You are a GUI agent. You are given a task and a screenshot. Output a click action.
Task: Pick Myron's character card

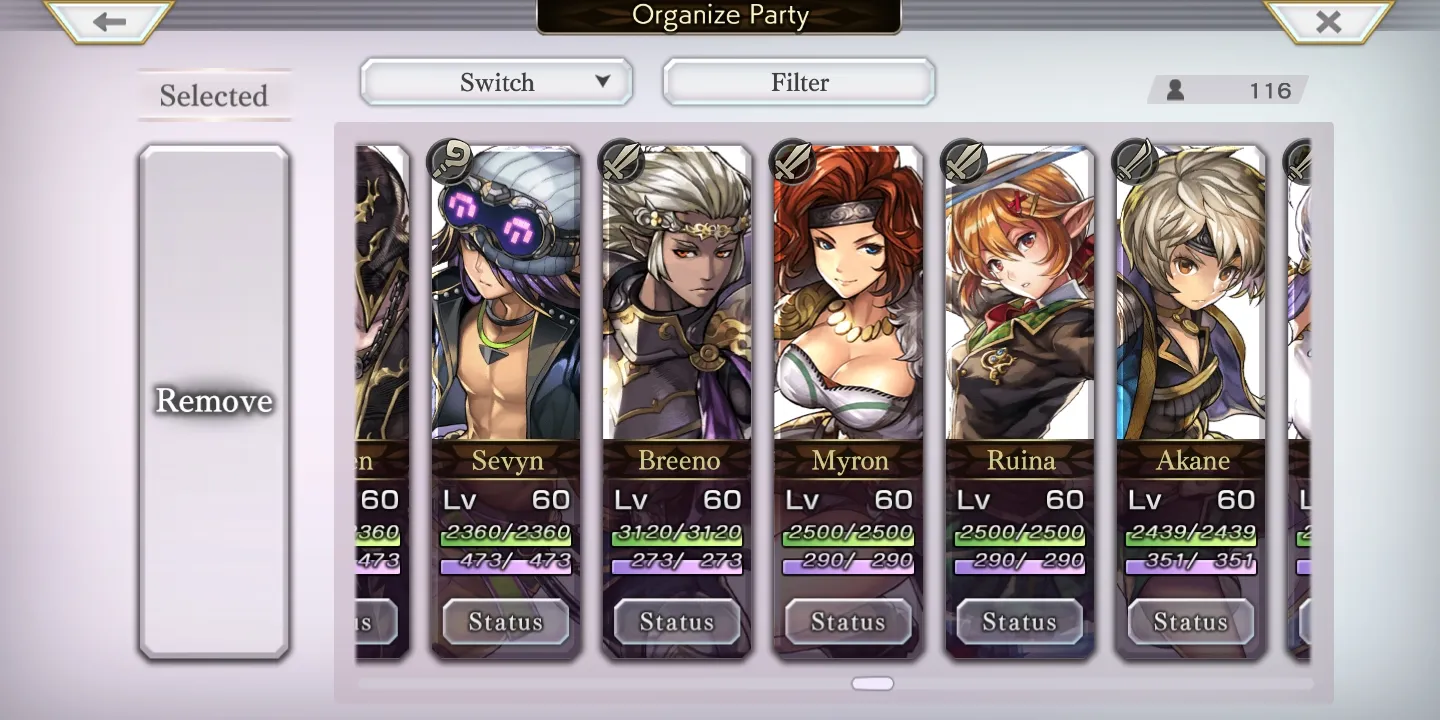coord(849,300)
